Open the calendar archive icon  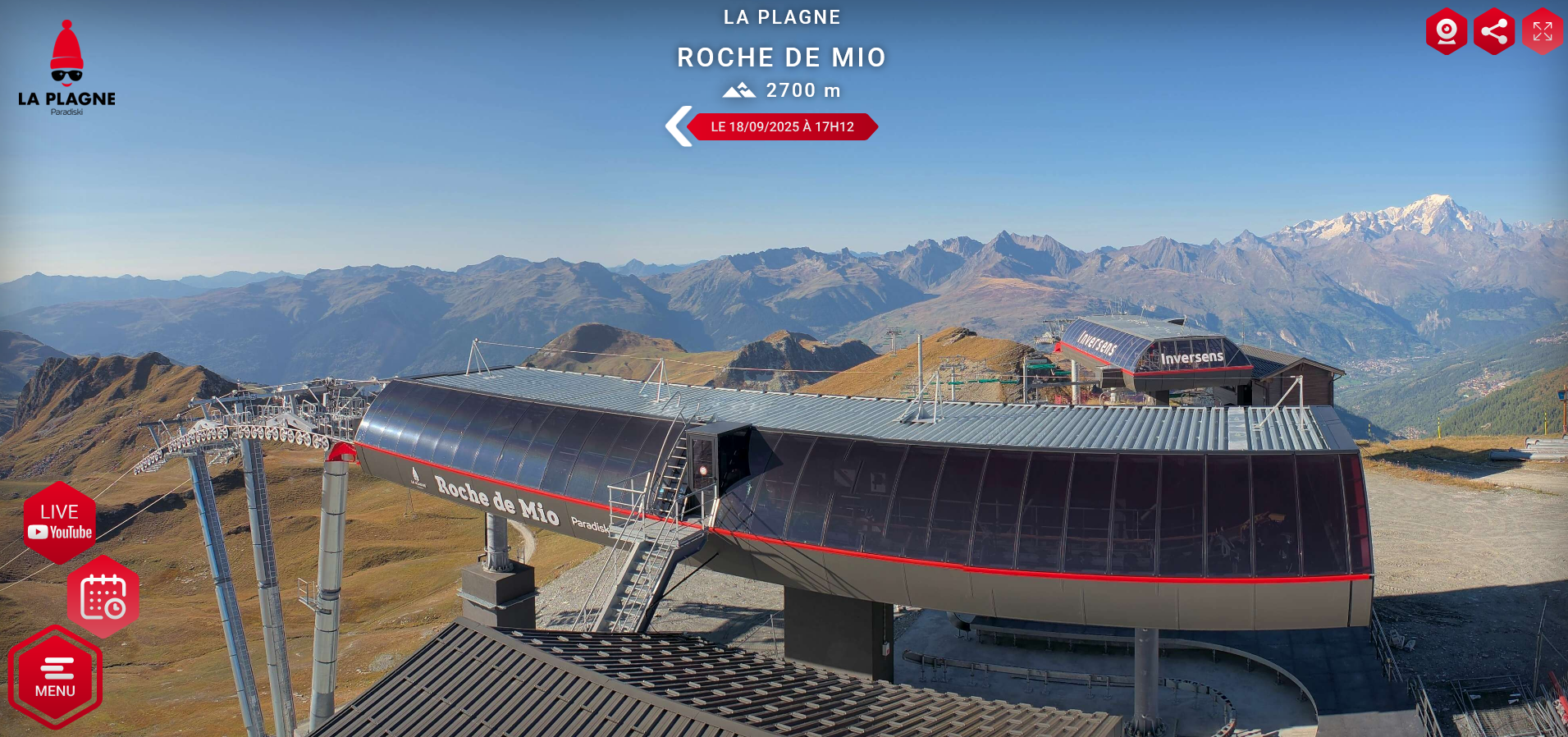tap(103, 597)
